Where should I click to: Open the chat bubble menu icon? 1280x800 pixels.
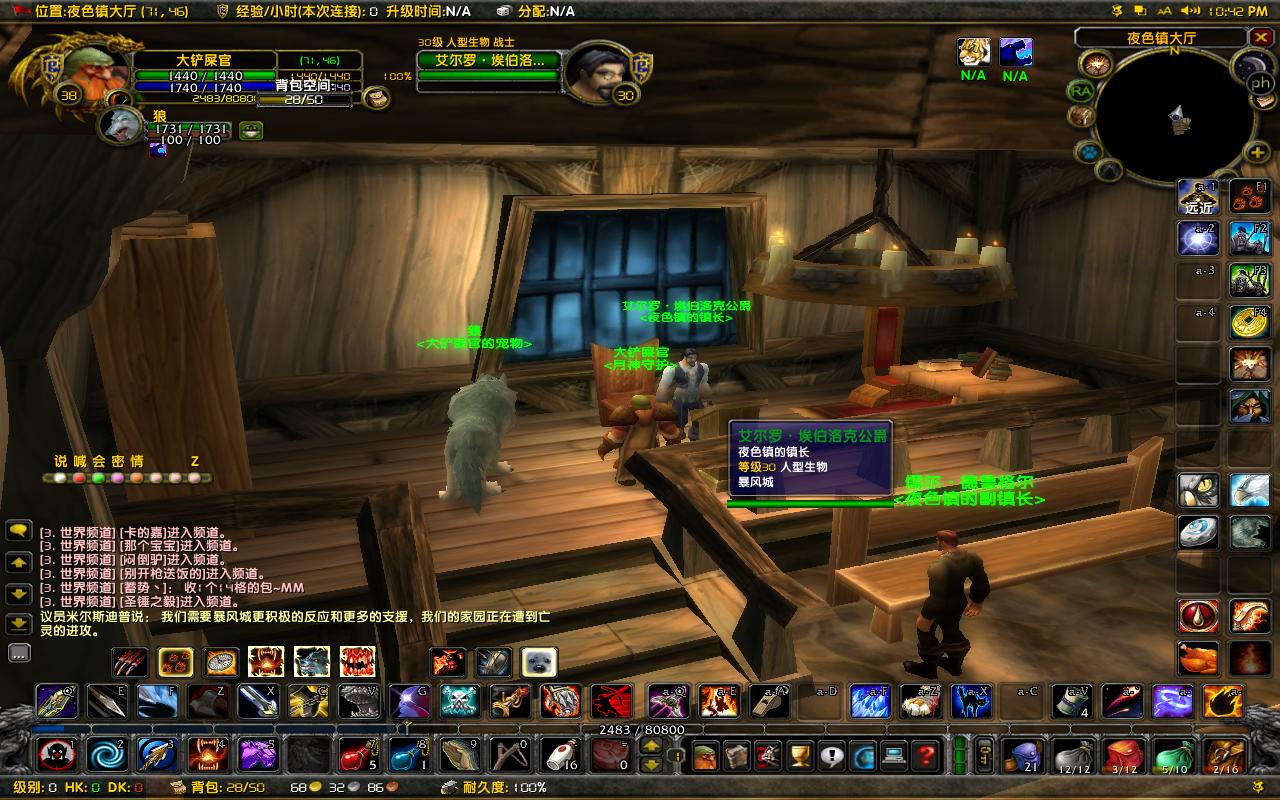coord(18,530)
